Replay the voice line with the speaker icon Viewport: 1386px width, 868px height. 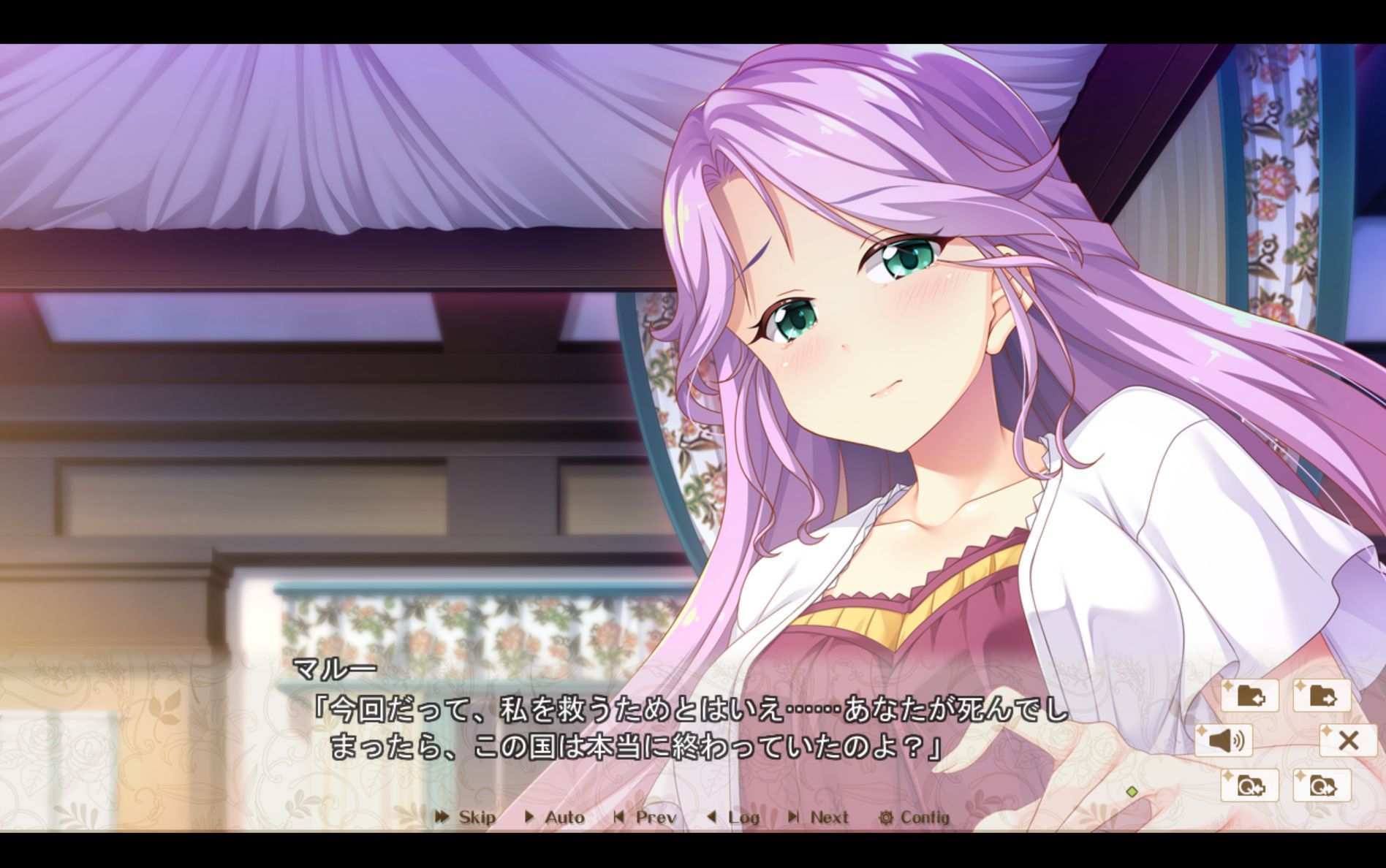[x=1224, y=740]
